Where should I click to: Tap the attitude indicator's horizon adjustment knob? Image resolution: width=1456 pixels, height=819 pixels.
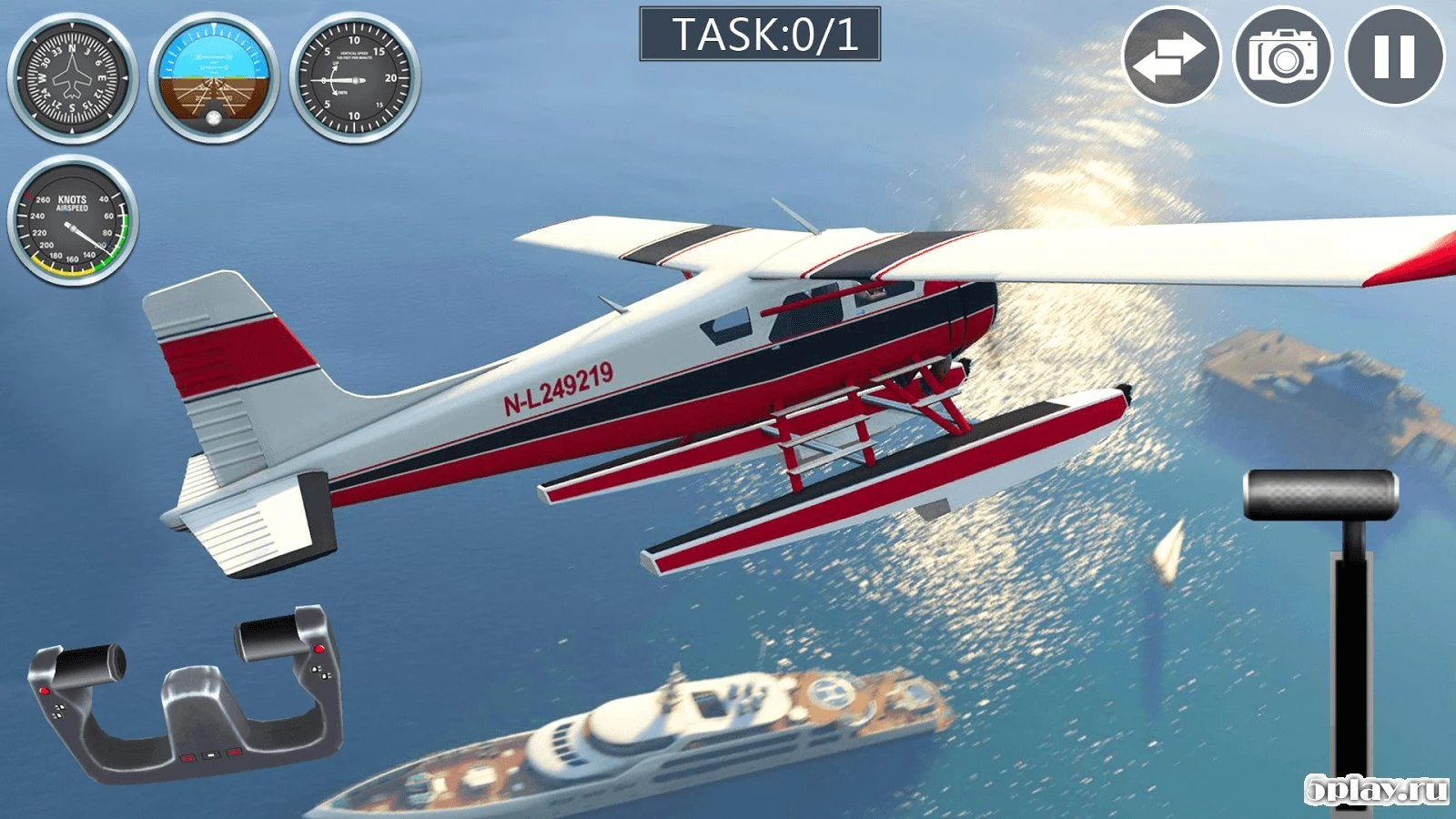click(x=213, y=118)
